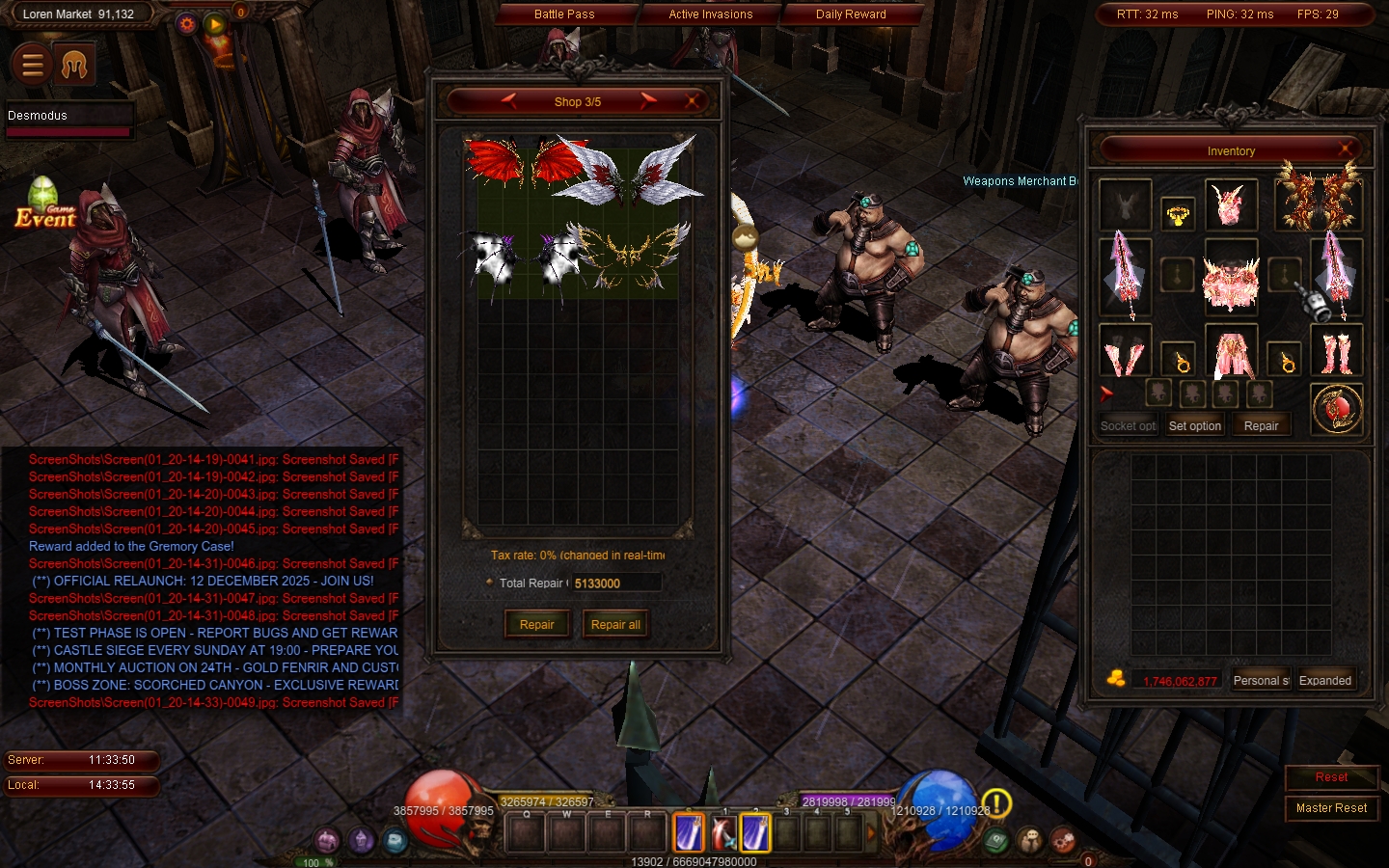The width and height of the screenshot is (1389, 868).
Task: Open the hamburger main menu
Action: pyautogui.click(x=32, y=65)
